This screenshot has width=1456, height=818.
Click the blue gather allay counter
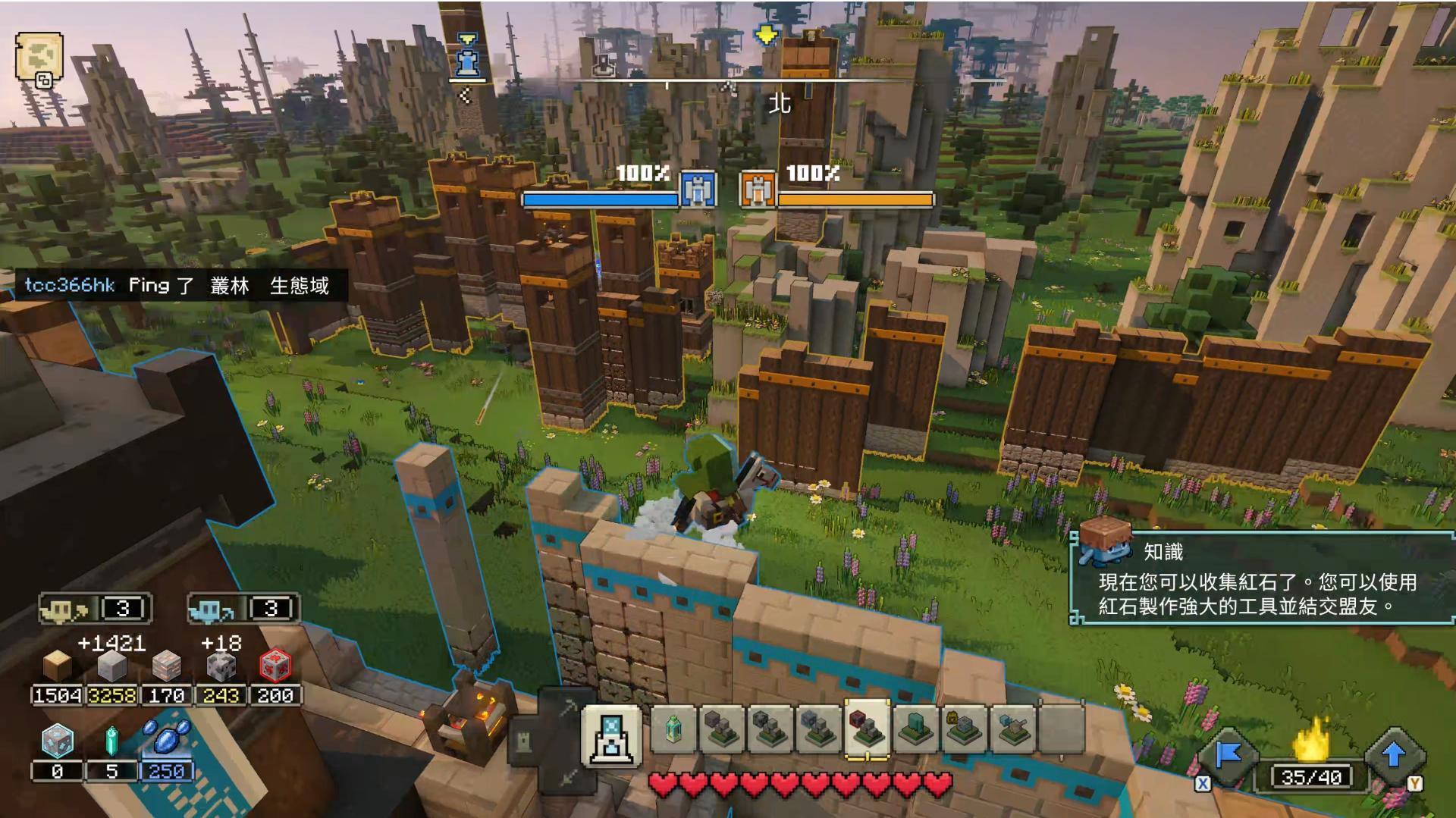243,608
